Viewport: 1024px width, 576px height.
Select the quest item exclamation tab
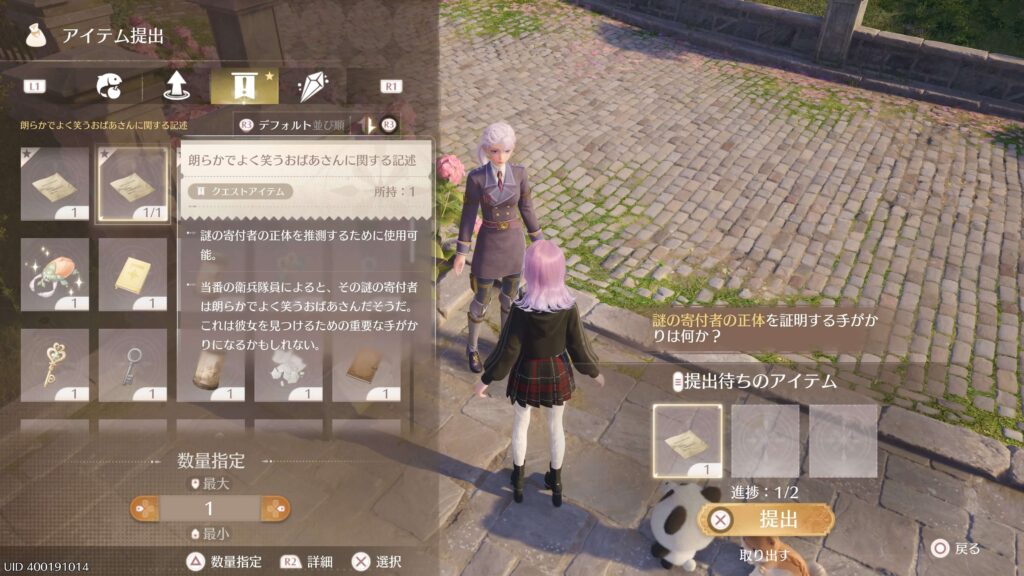tap(244, 86)
